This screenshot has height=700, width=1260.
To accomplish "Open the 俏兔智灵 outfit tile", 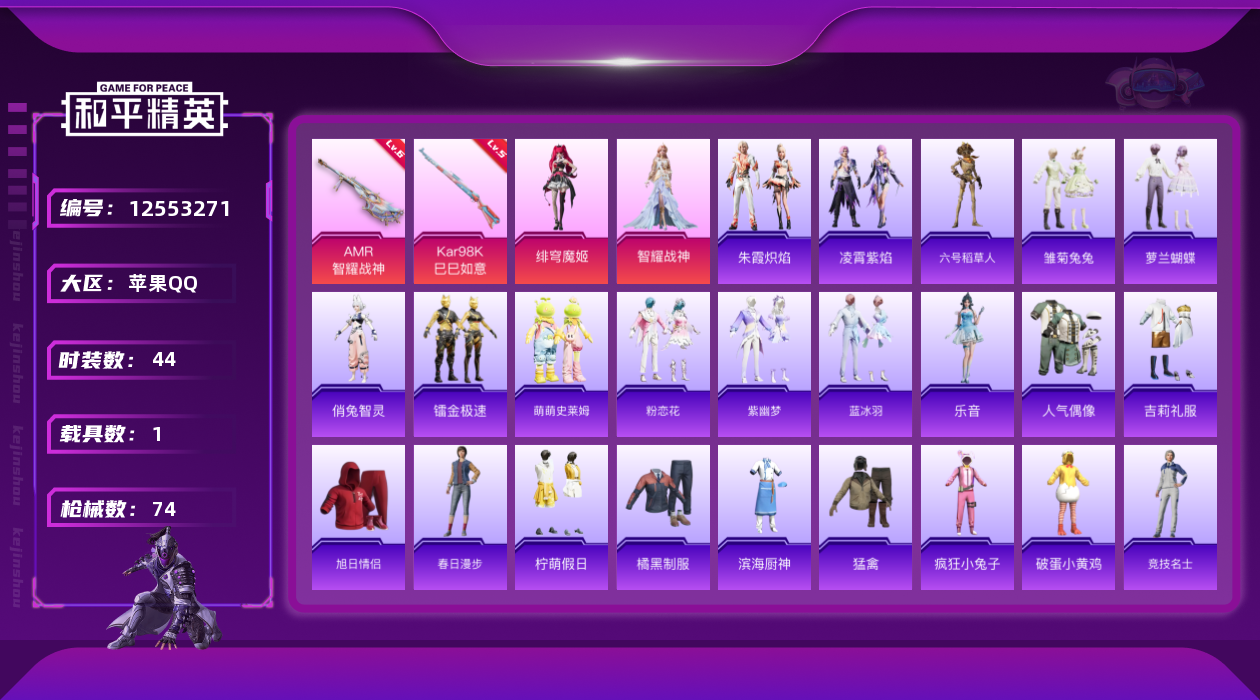I will click(358, 363).
